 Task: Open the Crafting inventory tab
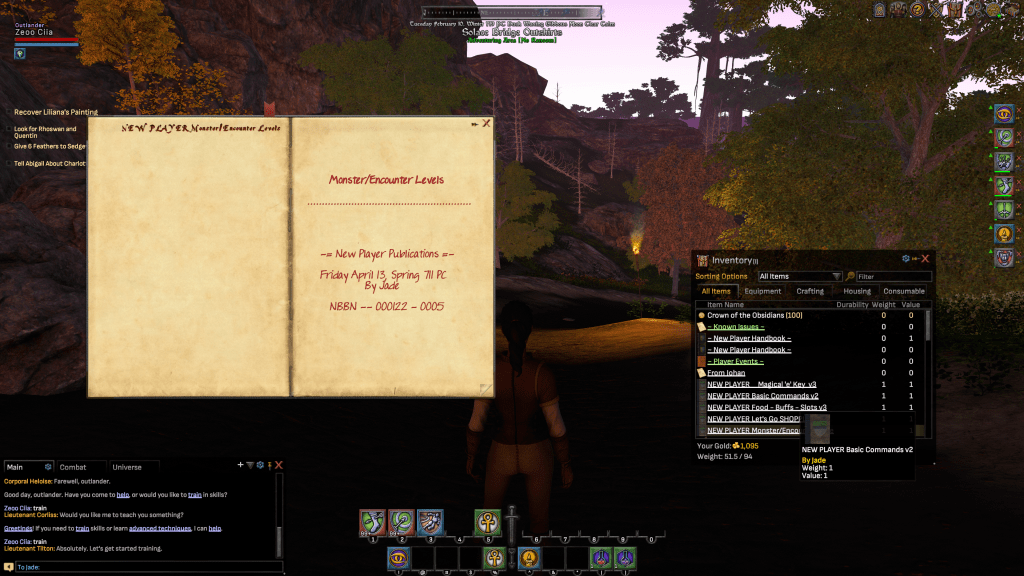(810, 291)
